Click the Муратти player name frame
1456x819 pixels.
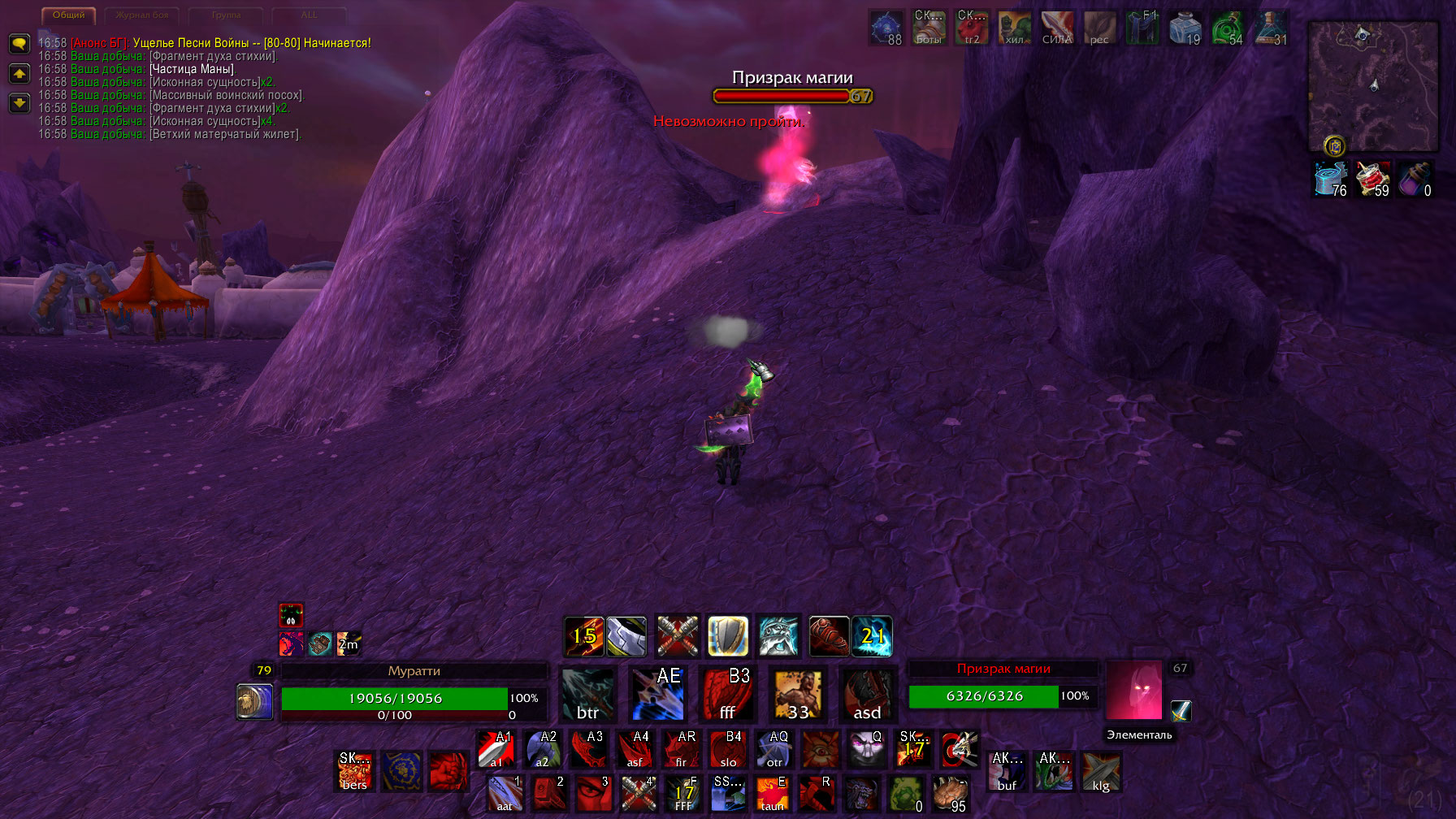[414, 671]
